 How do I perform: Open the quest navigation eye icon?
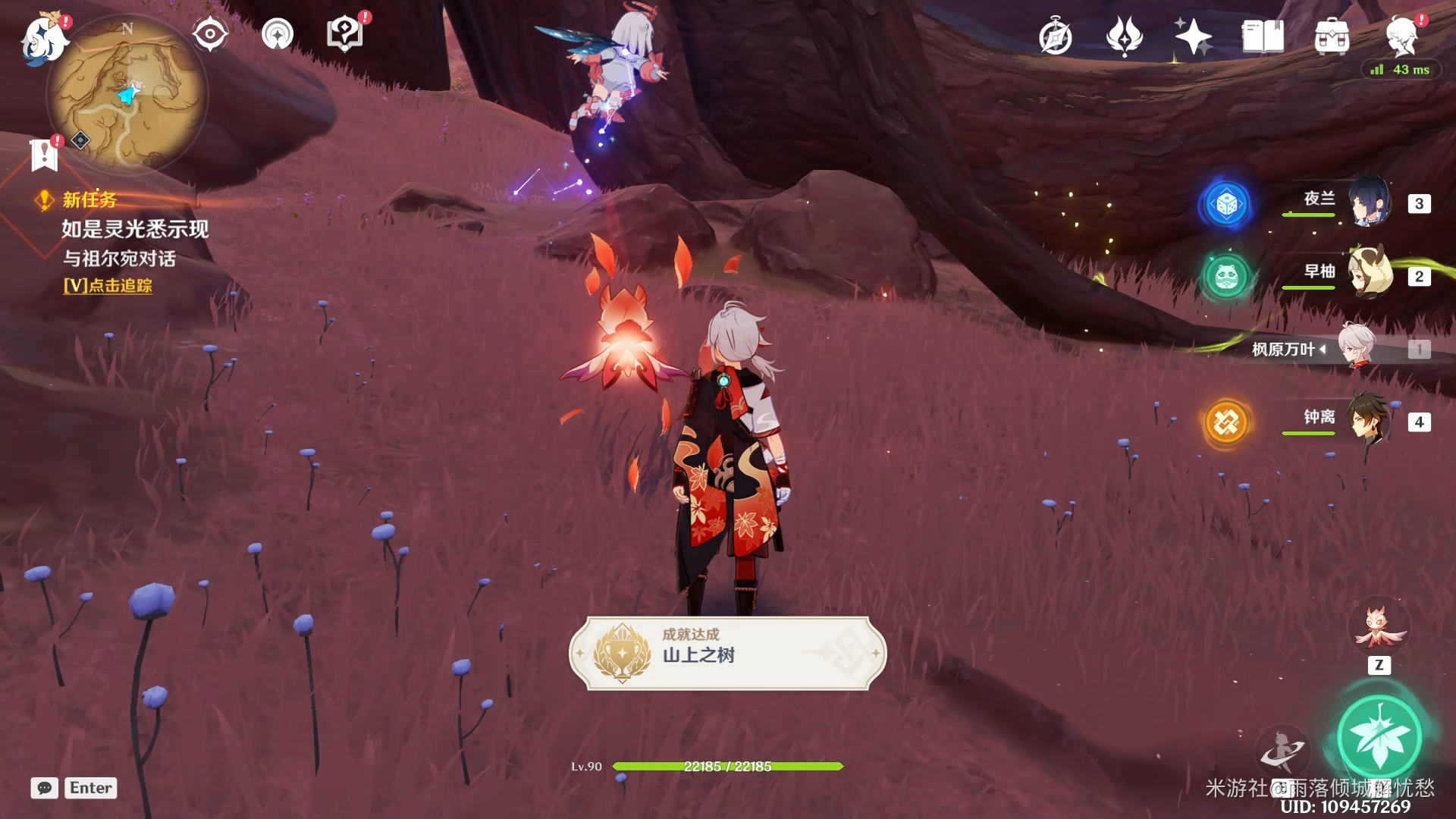point(209,34)
